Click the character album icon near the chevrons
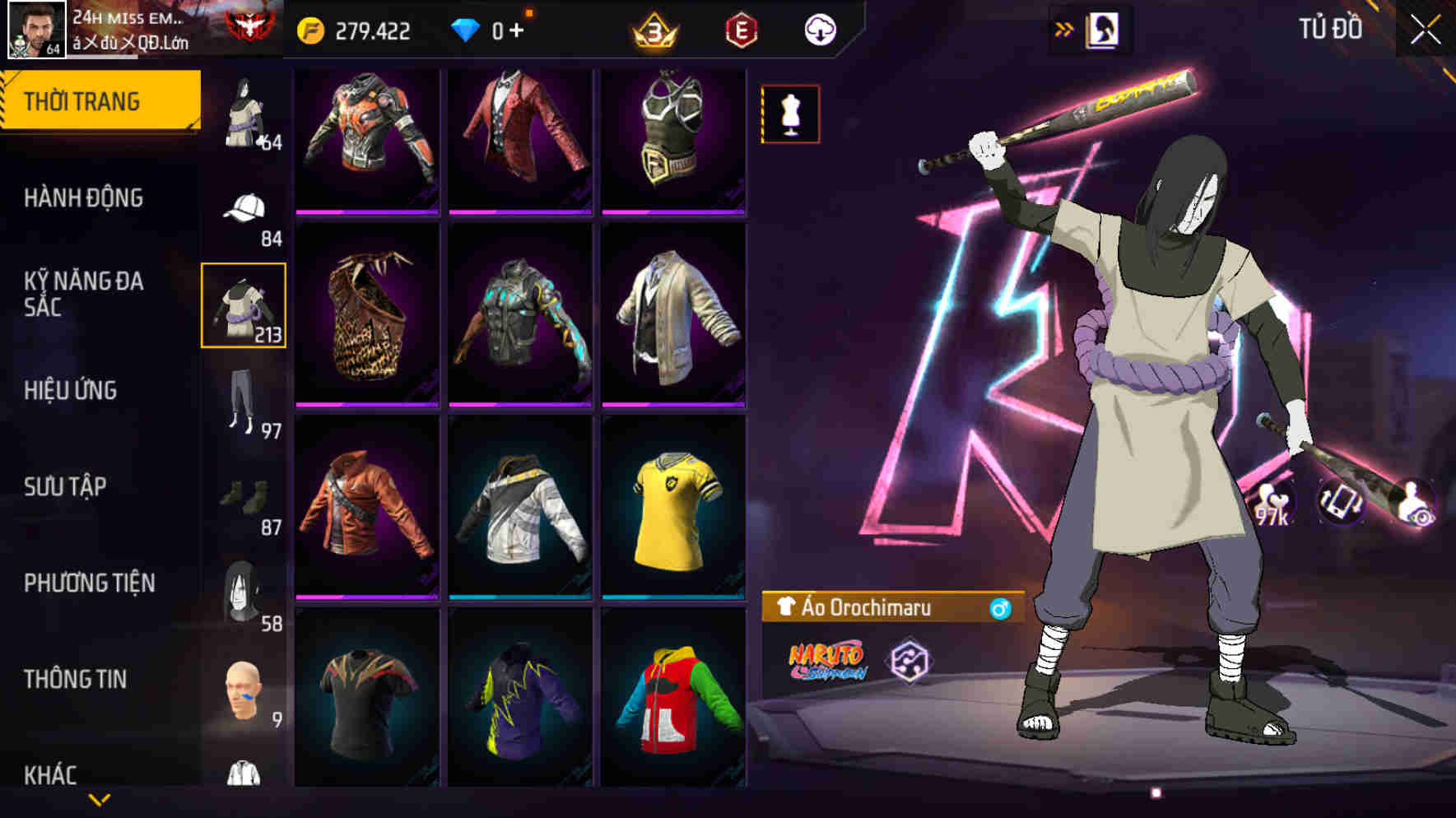The image size is (1456, 818). click(x=1104, y=28)
